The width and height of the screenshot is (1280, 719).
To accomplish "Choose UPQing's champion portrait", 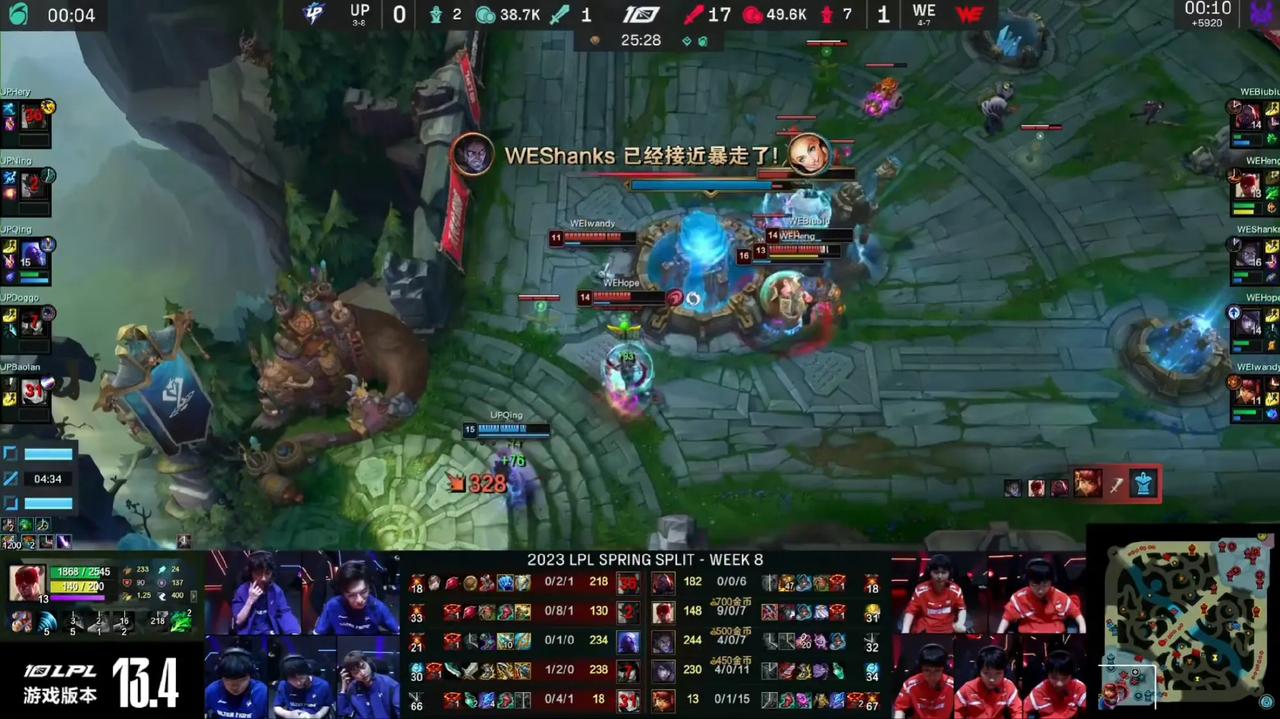I will click(33, 254).
